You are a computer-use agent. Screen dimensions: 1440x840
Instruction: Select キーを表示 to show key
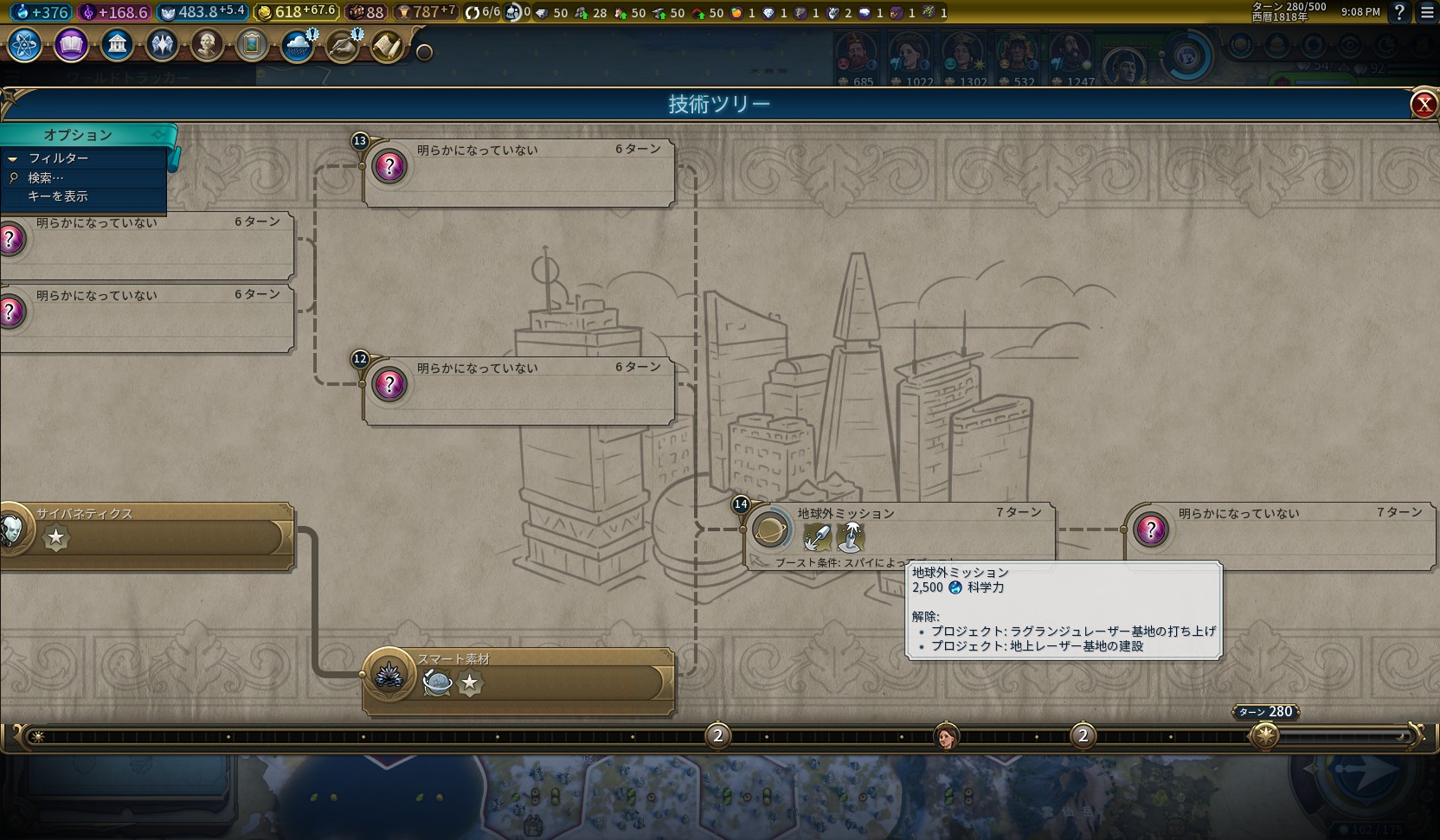[58, 196]
